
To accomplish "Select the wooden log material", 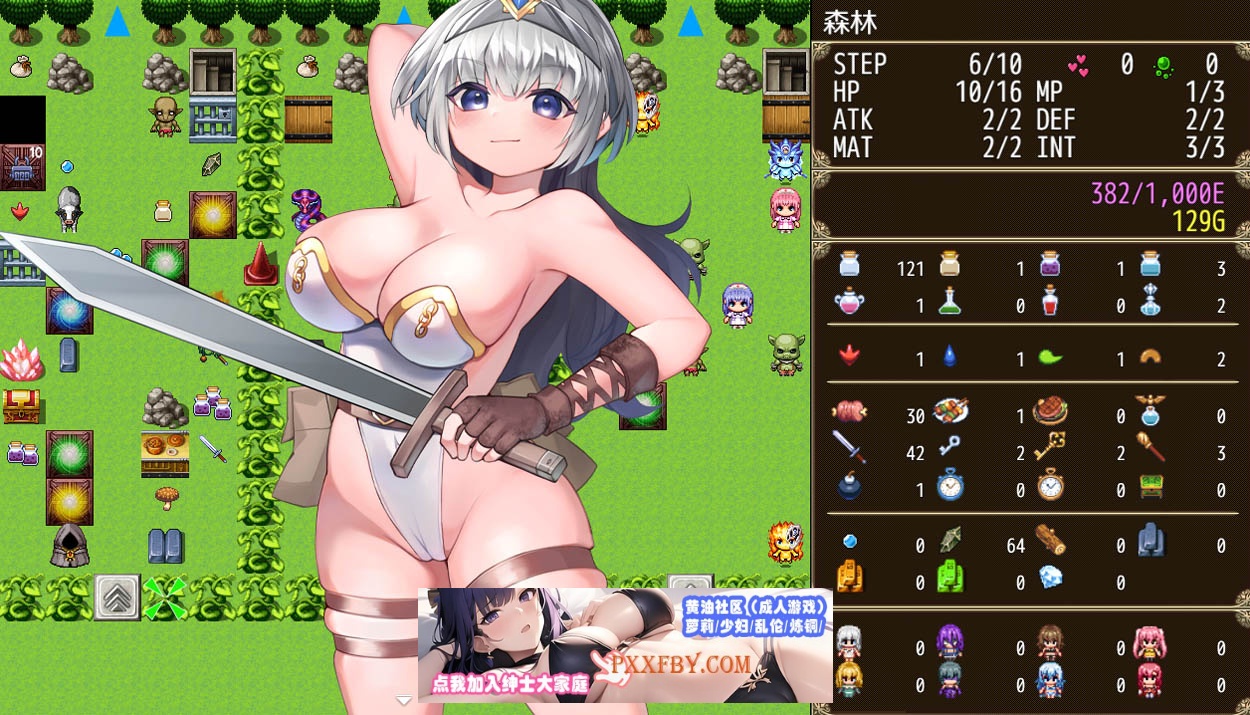I will click(x=1049, y=541).
